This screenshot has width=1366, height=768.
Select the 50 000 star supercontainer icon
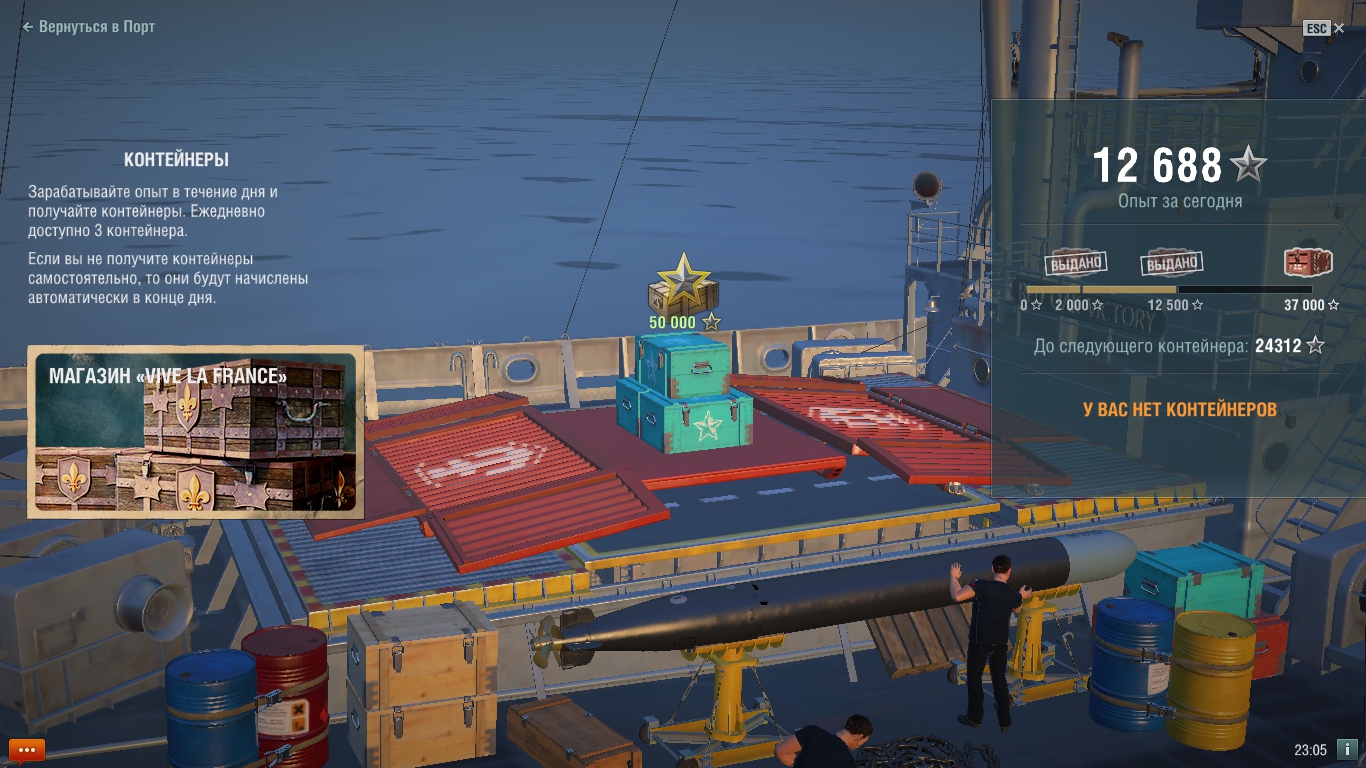tap(683, 284)
